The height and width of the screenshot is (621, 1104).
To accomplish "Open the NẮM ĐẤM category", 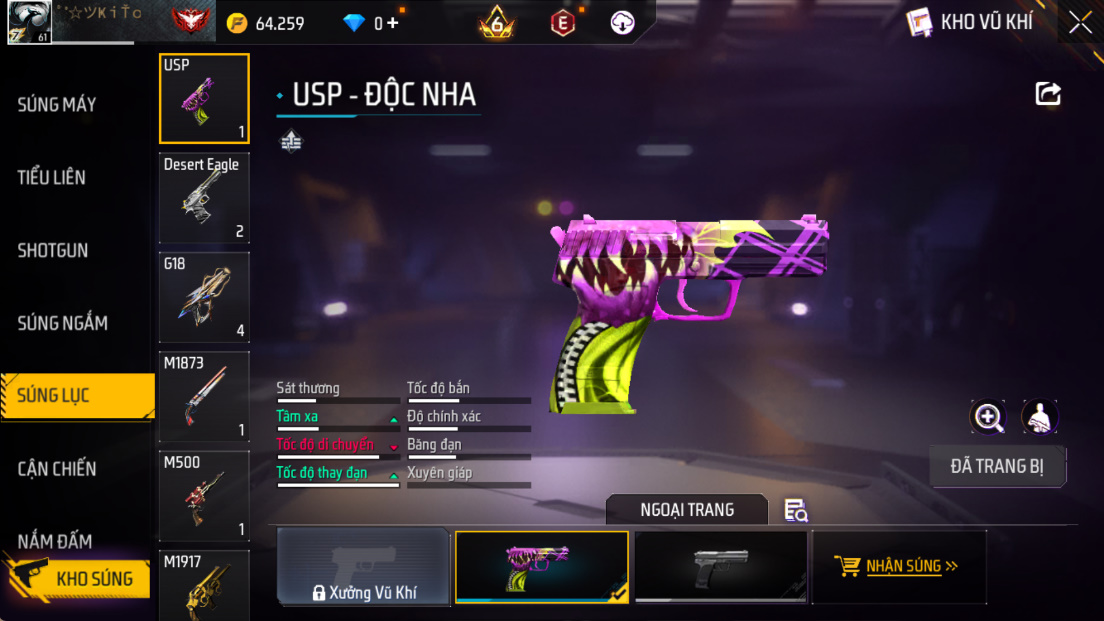I will point(55,541).
